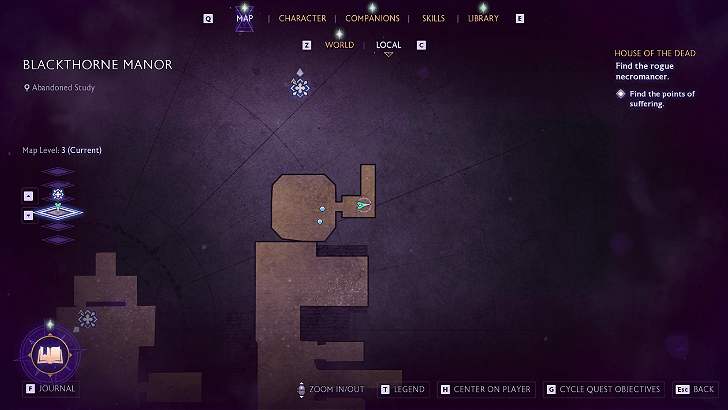
Task: Select the Map tab
Action: (x=245, y=19)
